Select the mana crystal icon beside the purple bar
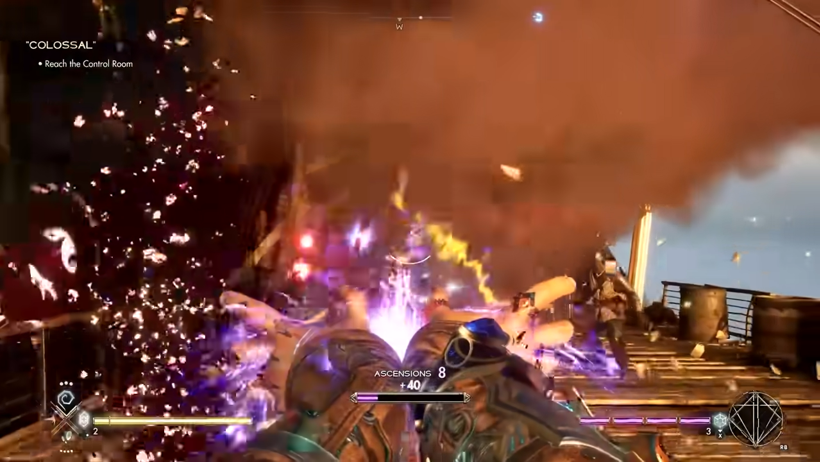 click(720, 422)
